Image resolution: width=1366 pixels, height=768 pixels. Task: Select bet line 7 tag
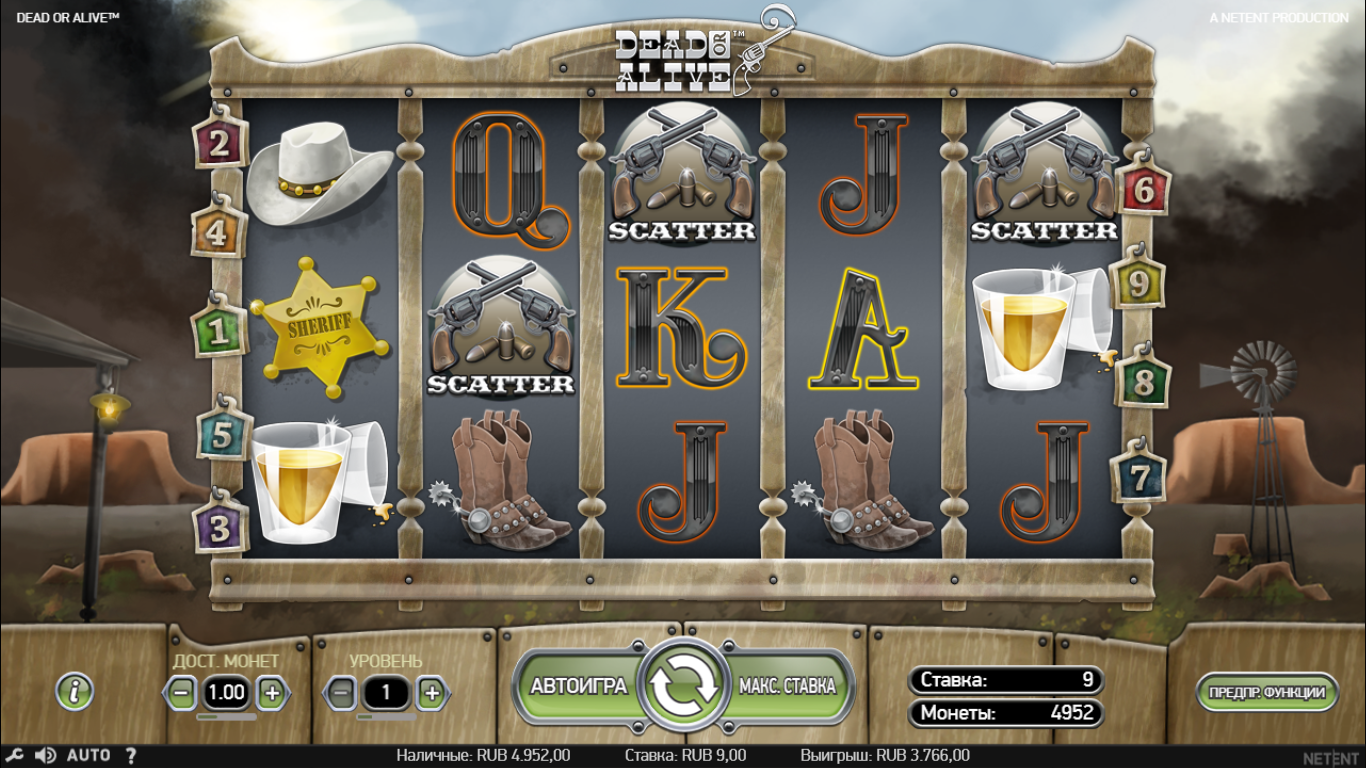1139,478
